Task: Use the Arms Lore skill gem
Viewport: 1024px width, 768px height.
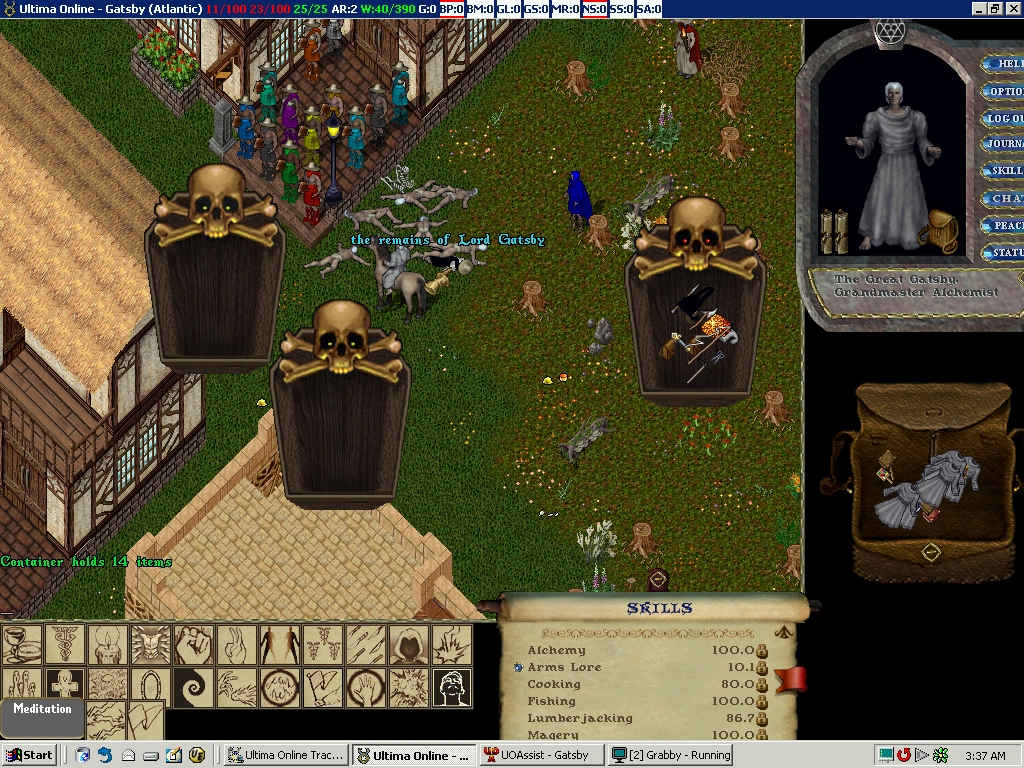Action: point(519,667)
